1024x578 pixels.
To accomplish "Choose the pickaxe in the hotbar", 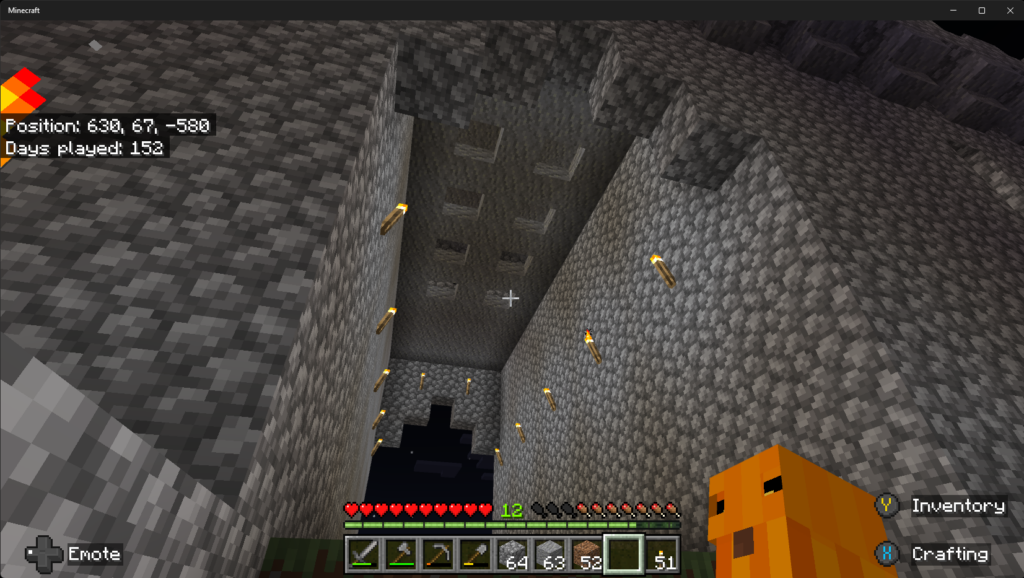I will coord(438,553).
